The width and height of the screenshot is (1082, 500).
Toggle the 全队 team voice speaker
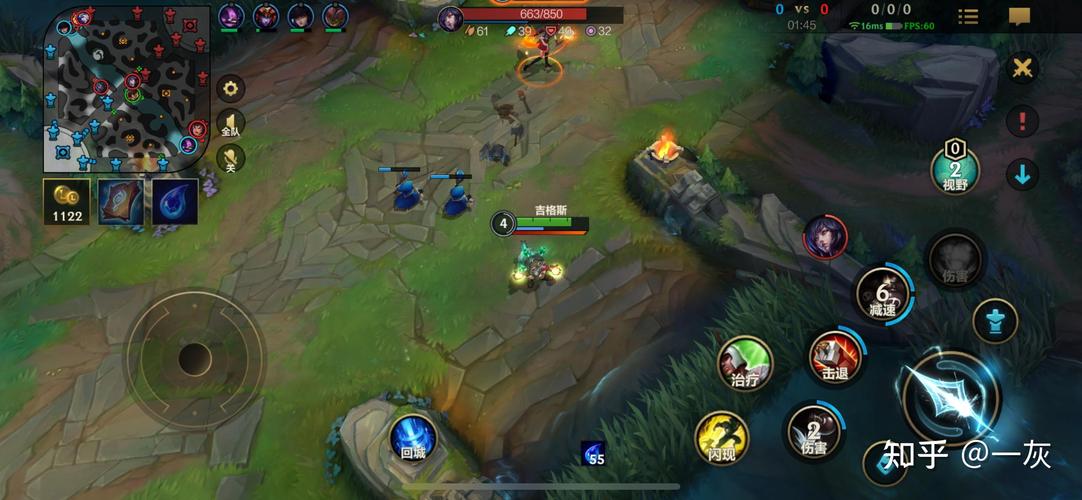coord(231,123)
